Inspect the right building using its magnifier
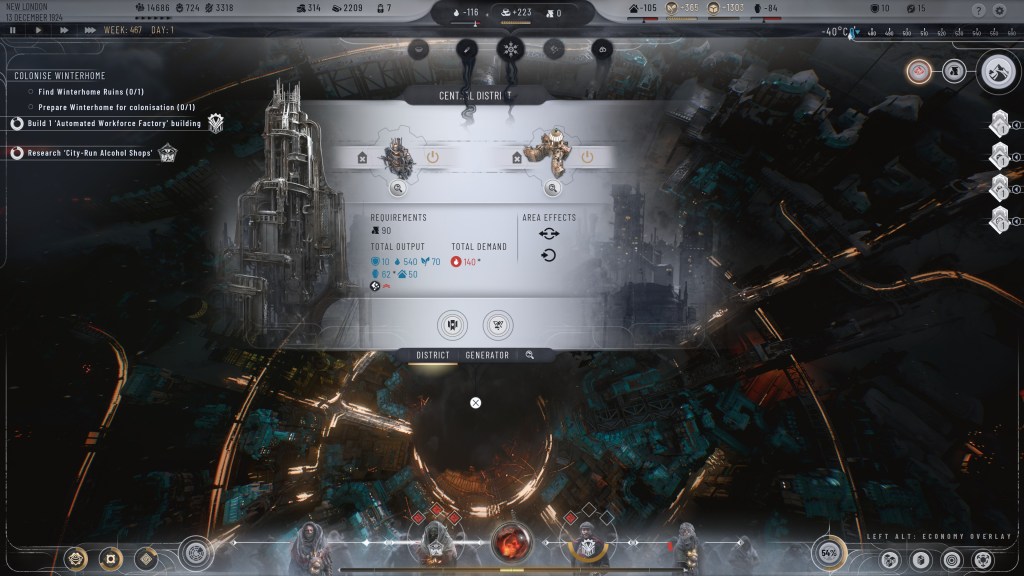 point(551,188)
